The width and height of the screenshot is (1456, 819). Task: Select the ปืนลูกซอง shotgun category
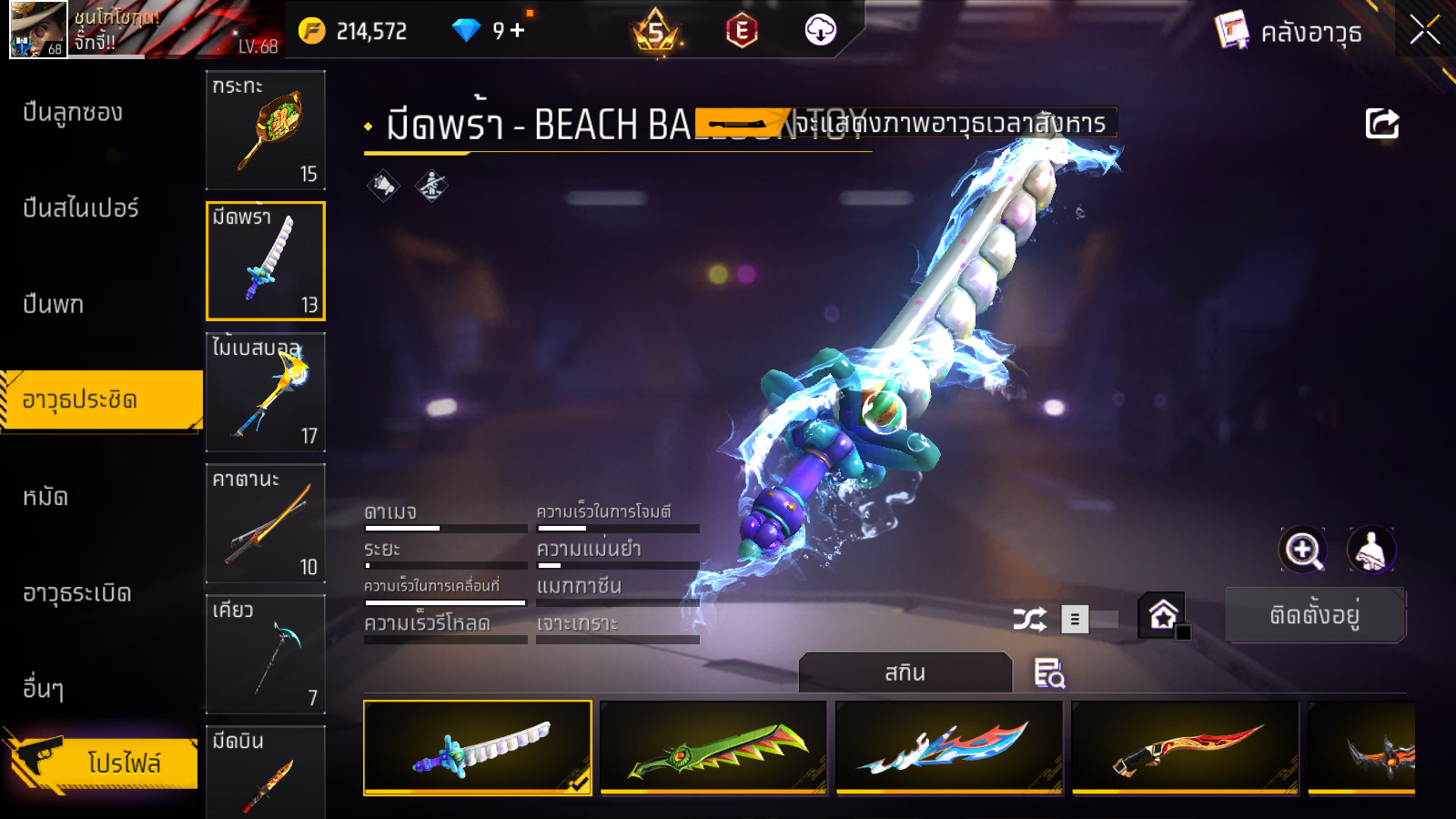(73, 113)
